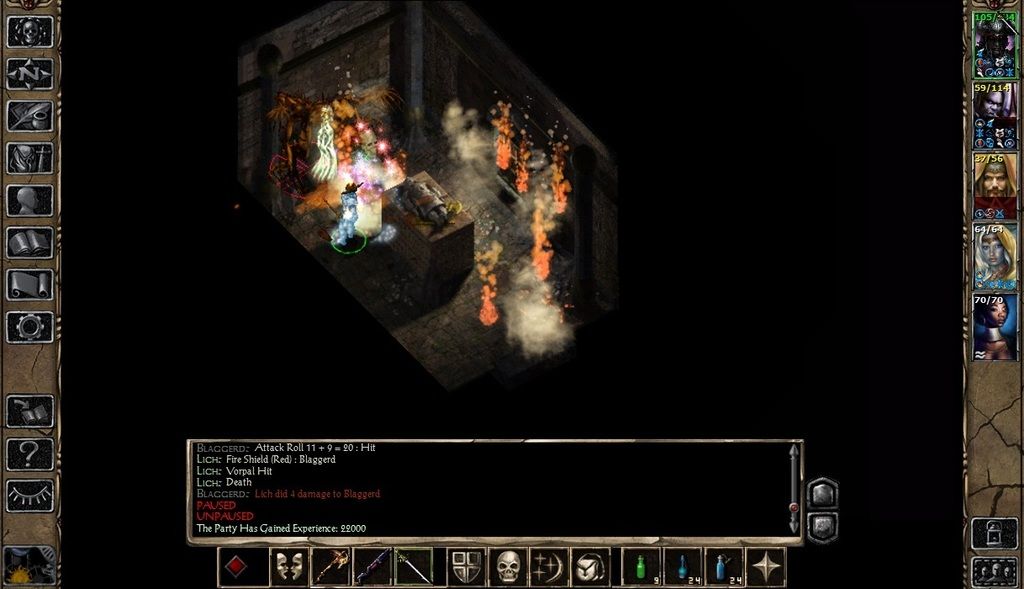Toggle the padlock button on the right sidebar
This screenshot has height=589, width=1024.
[994, 533]
